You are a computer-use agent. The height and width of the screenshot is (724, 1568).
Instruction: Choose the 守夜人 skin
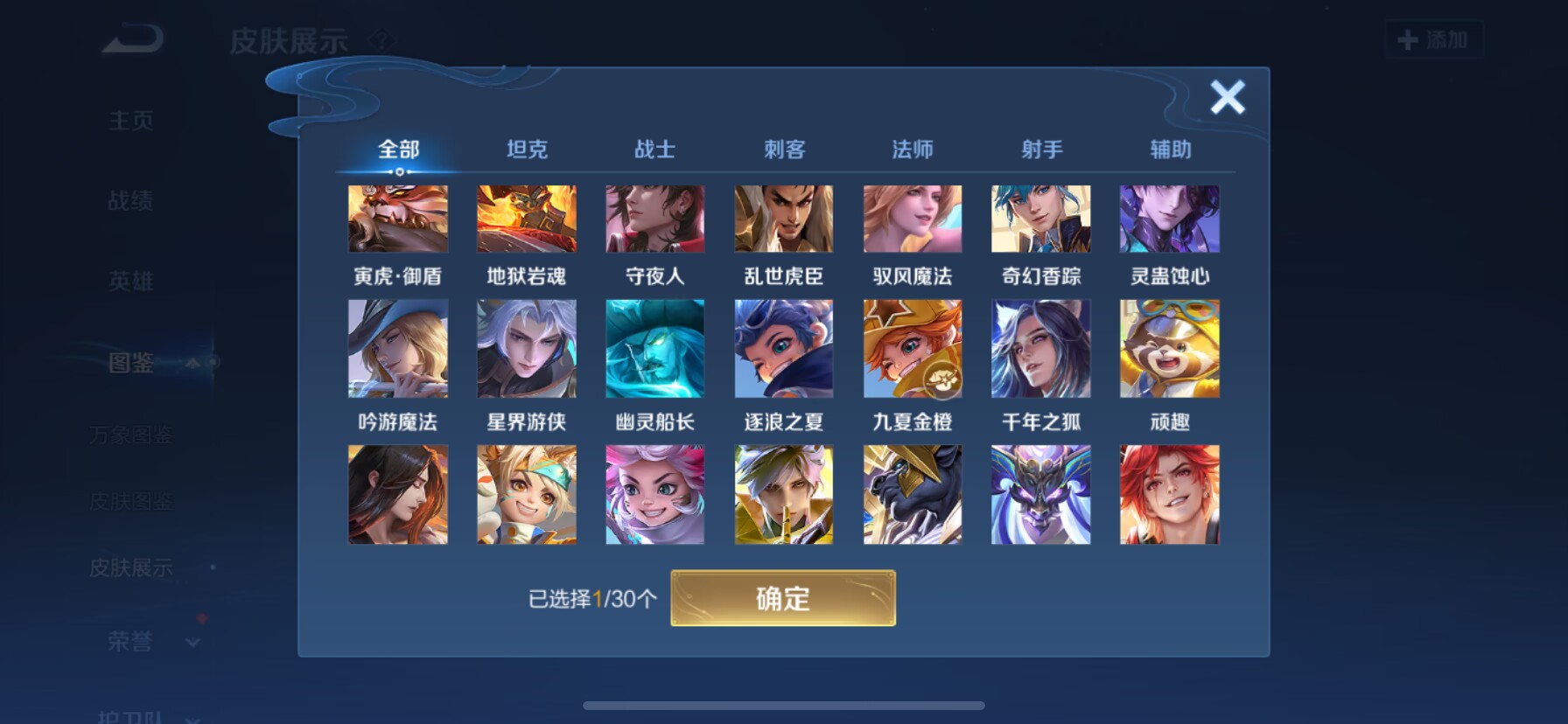coord(654,218)
